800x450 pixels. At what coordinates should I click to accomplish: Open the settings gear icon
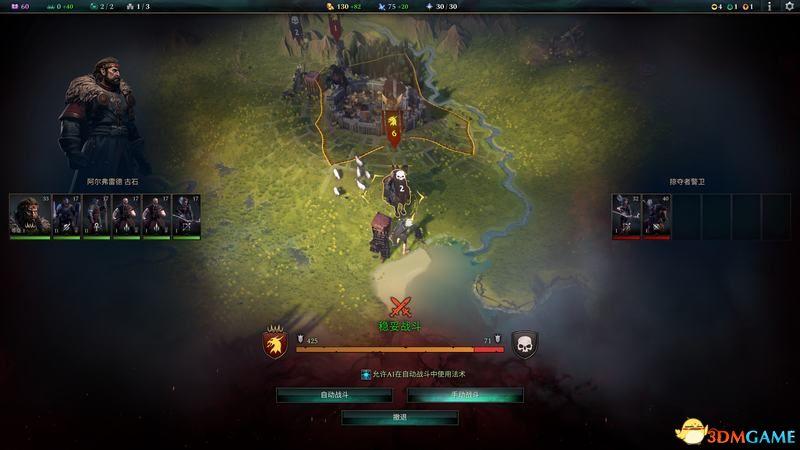click(788, 7)
